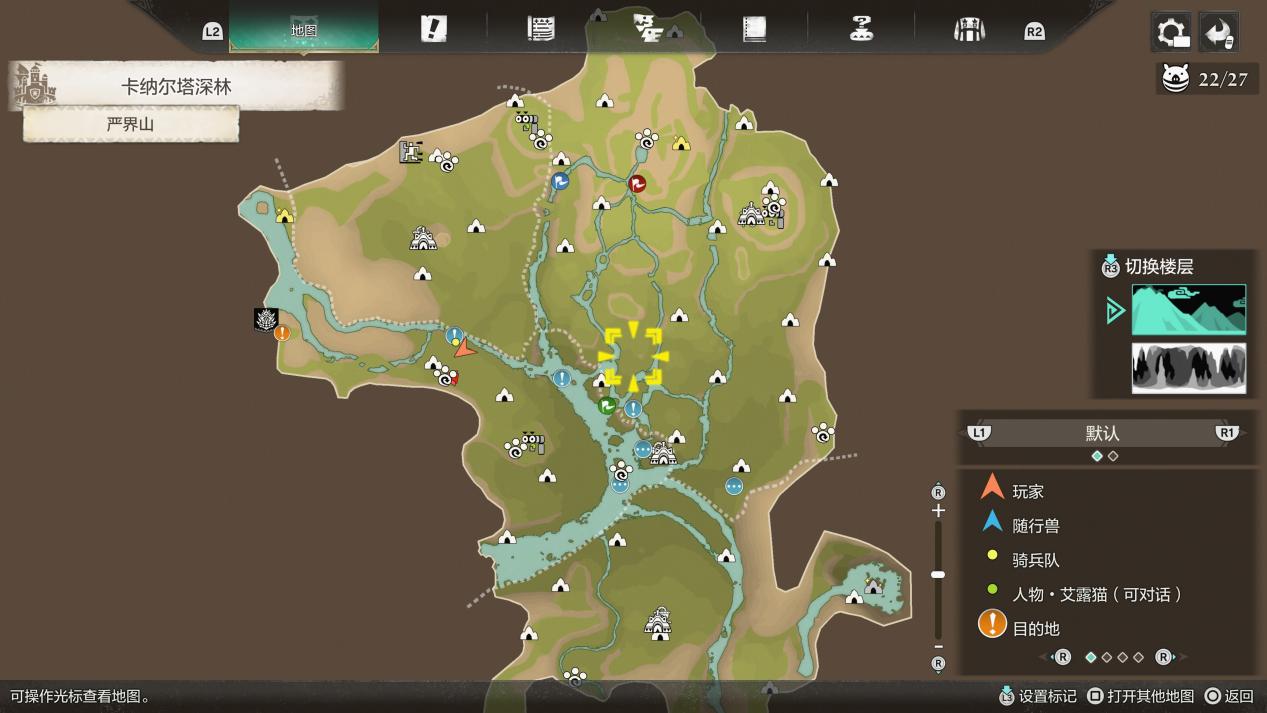Click the 默认 marker filter selector
1267x713 pixels.
click(1102, 433)
